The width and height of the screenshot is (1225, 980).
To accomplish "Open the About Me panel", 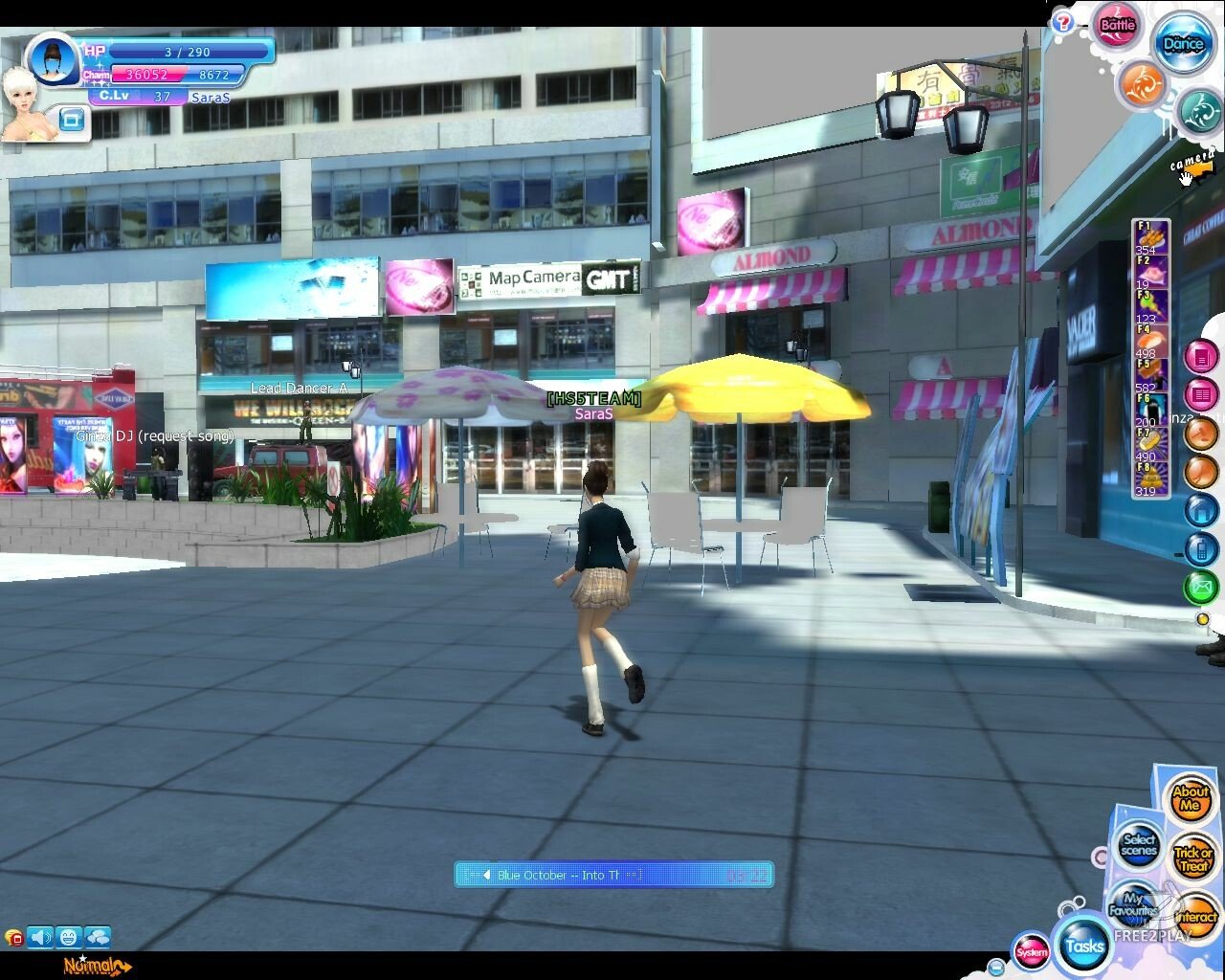I will pos(1191,798).
